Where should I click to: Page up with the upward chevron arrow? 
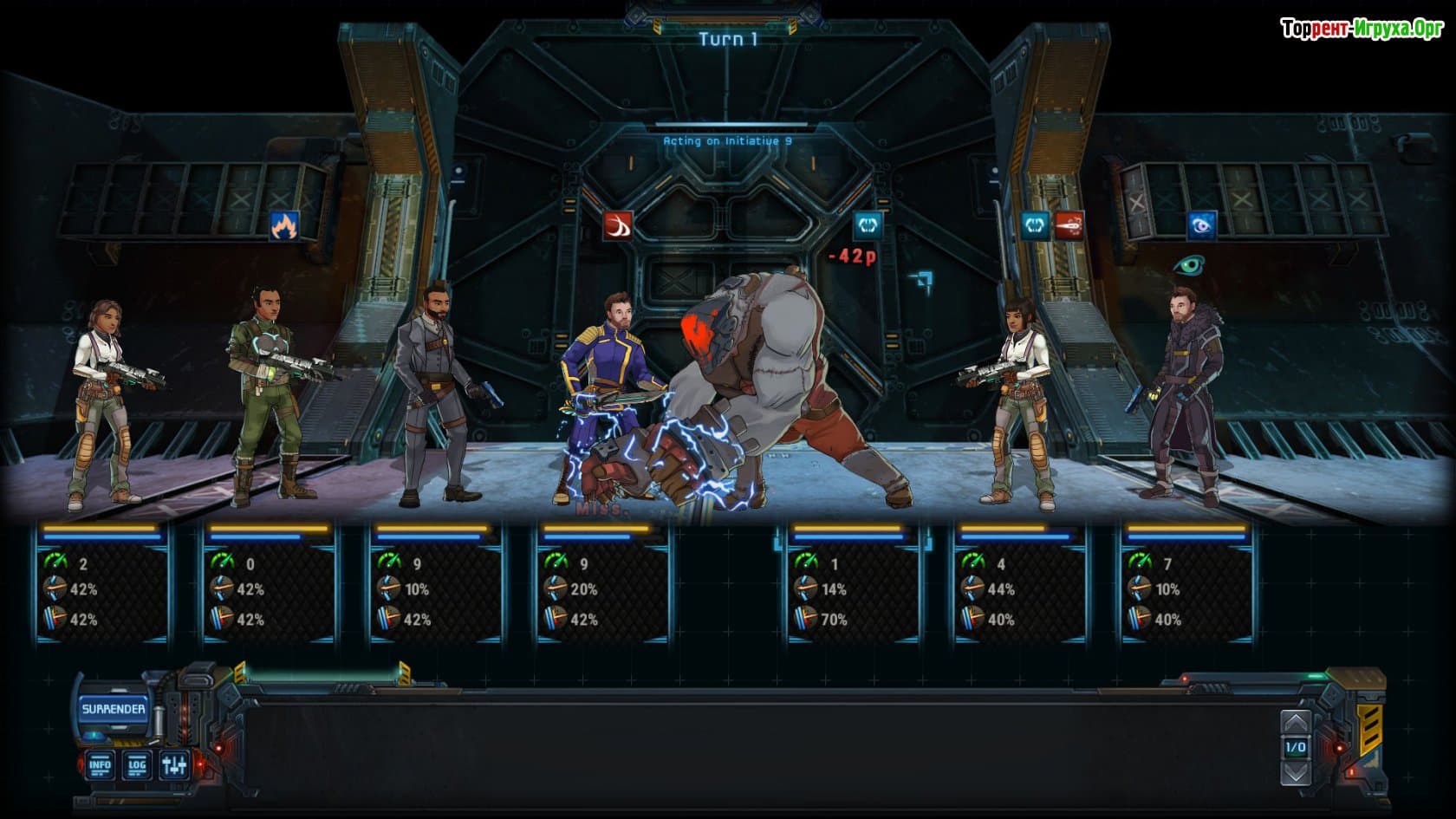pyautogui.click(x=1295, y=723)
